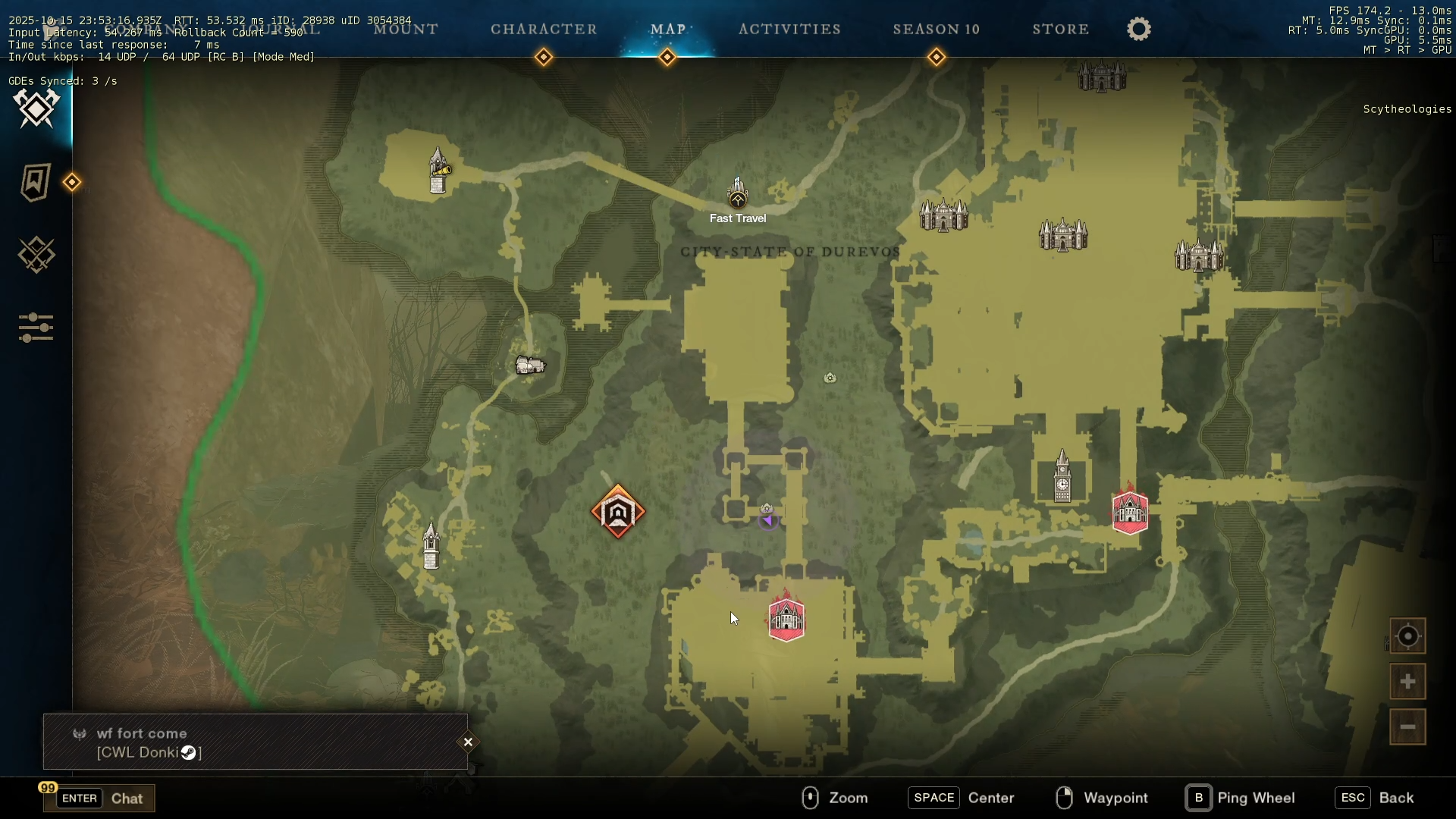The width and height of the screenshot is (1456, 819).
Task: Go to the Store tab
Action: click(x=1060, y=30)
